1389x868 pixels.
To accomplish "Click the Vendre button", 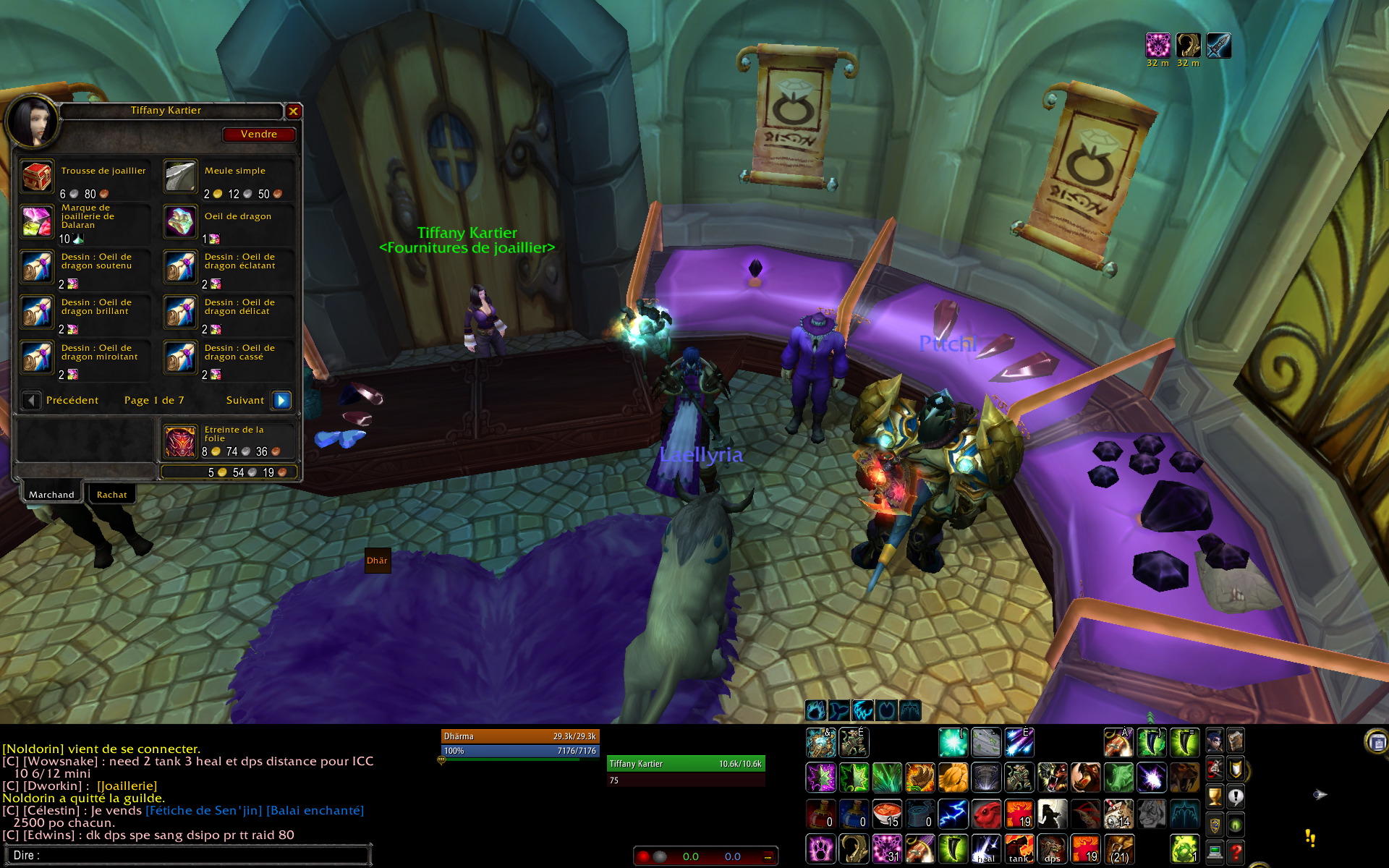I will (x=259, y=135).
